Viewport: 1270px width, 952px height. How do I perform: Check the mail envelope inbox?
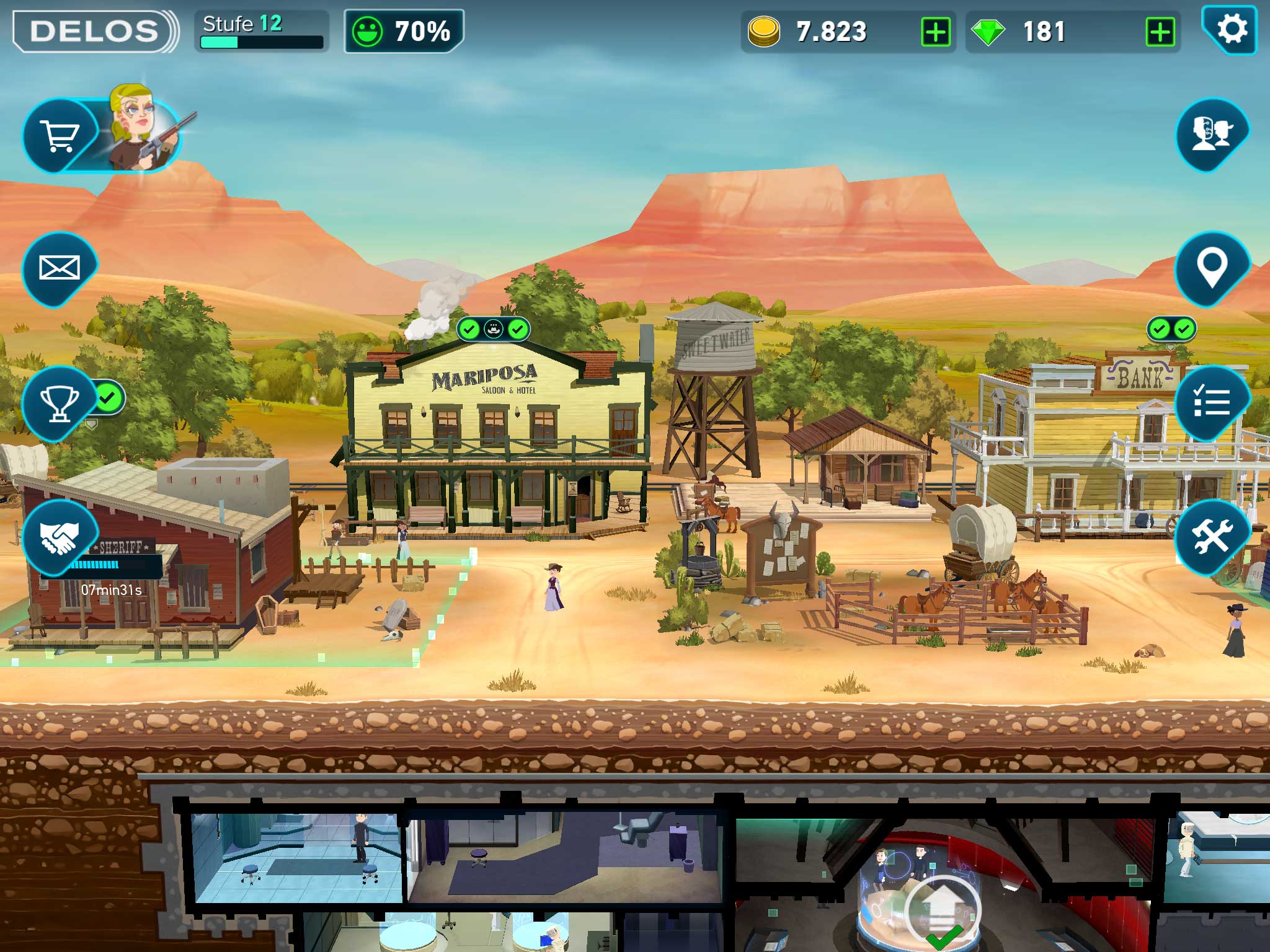[x=60, y=268]
